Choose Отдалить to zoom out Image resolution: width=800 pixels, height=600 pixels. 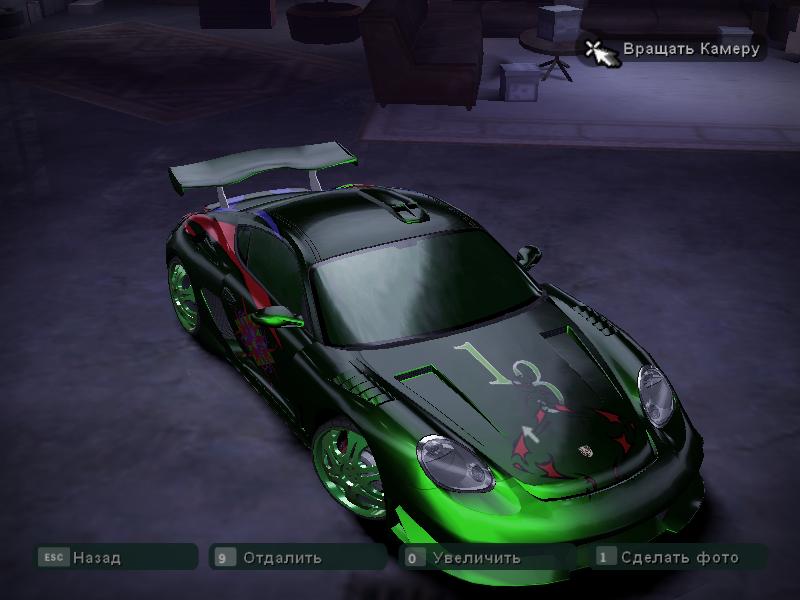pyautogui.click(x=282, y=558)
